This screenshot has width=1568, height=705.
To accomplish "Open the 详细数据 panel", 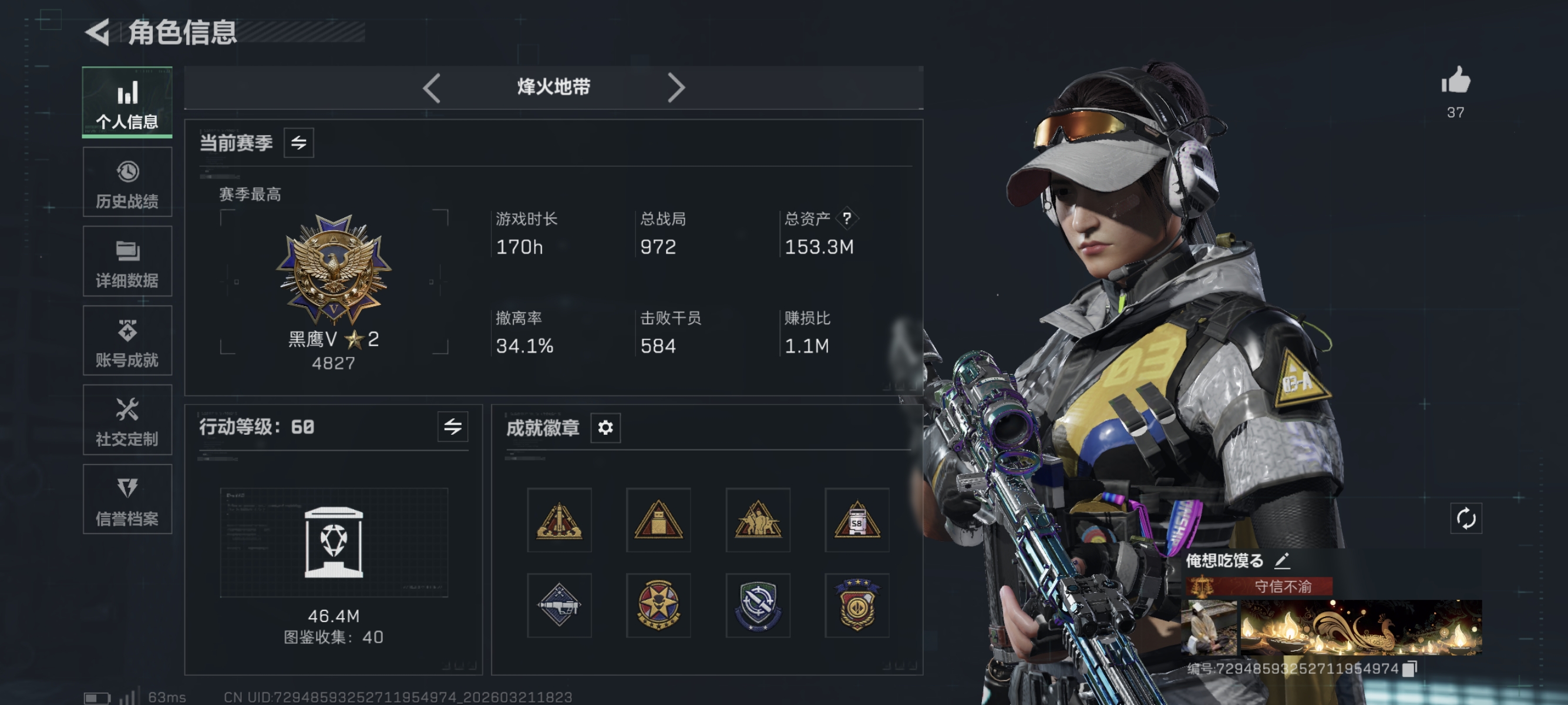I will [127, 261].
